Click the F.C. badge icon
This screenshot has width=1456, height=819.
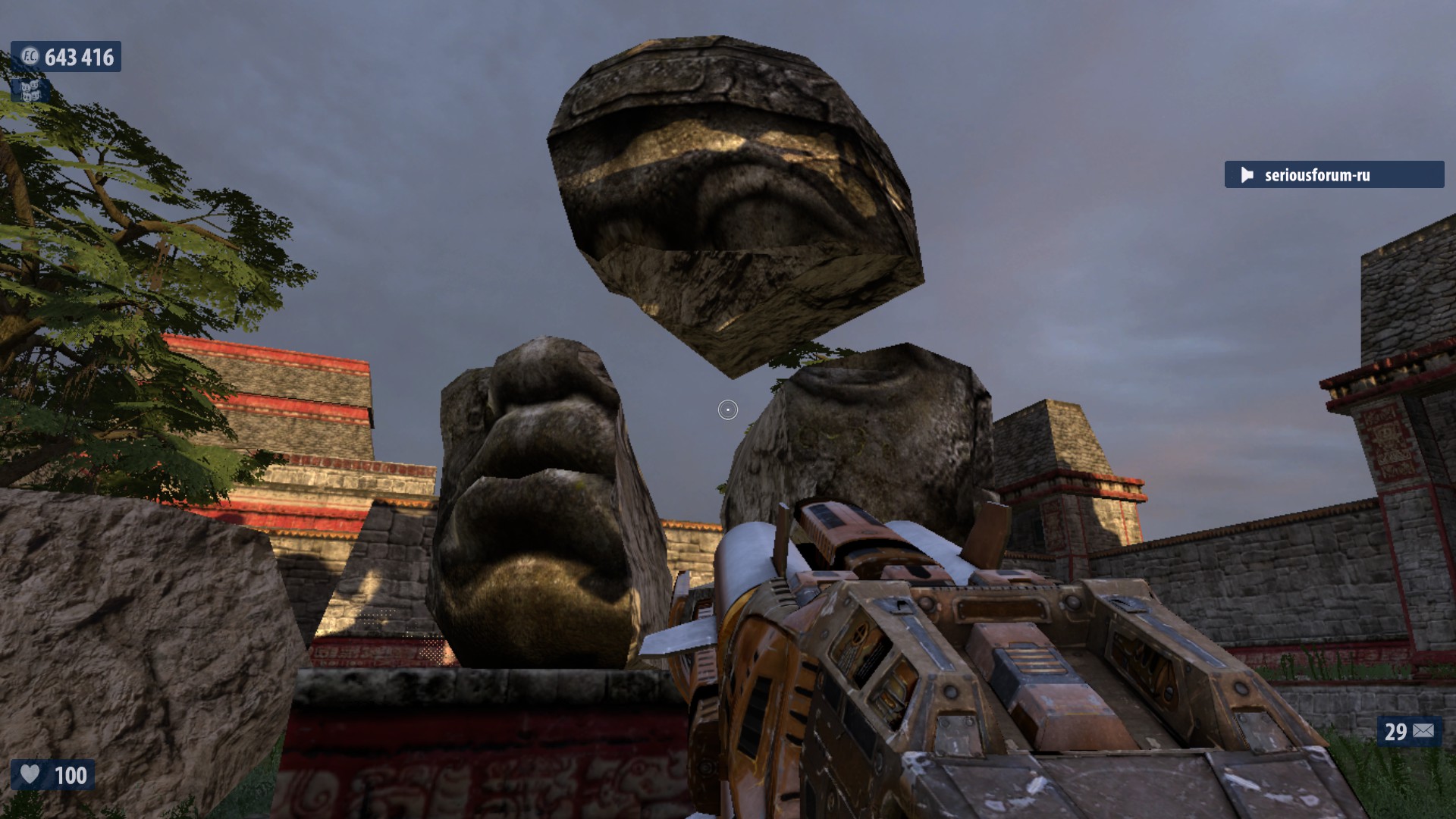(30, 57)
